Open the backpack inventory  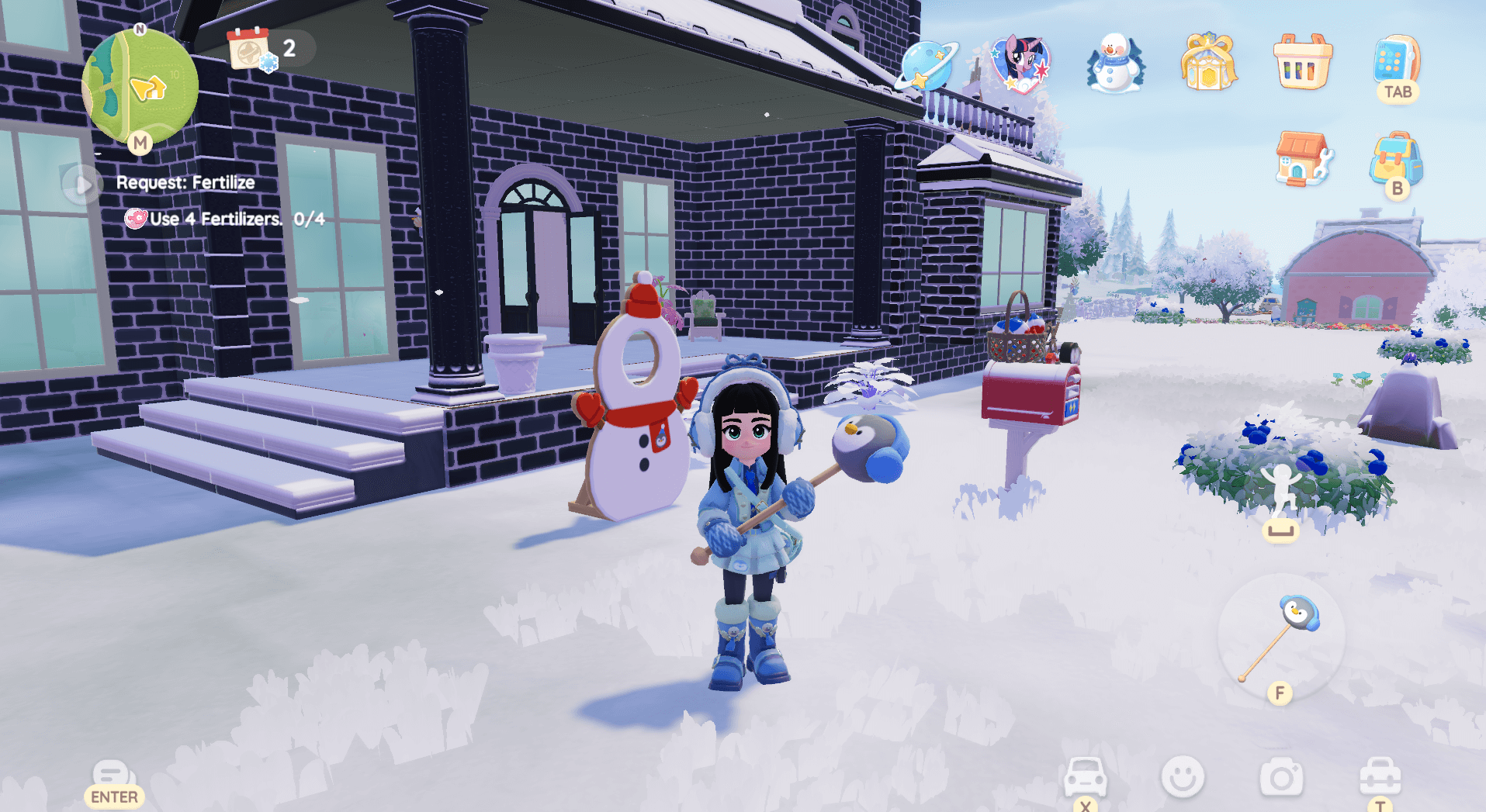[x=1396, y=159]
